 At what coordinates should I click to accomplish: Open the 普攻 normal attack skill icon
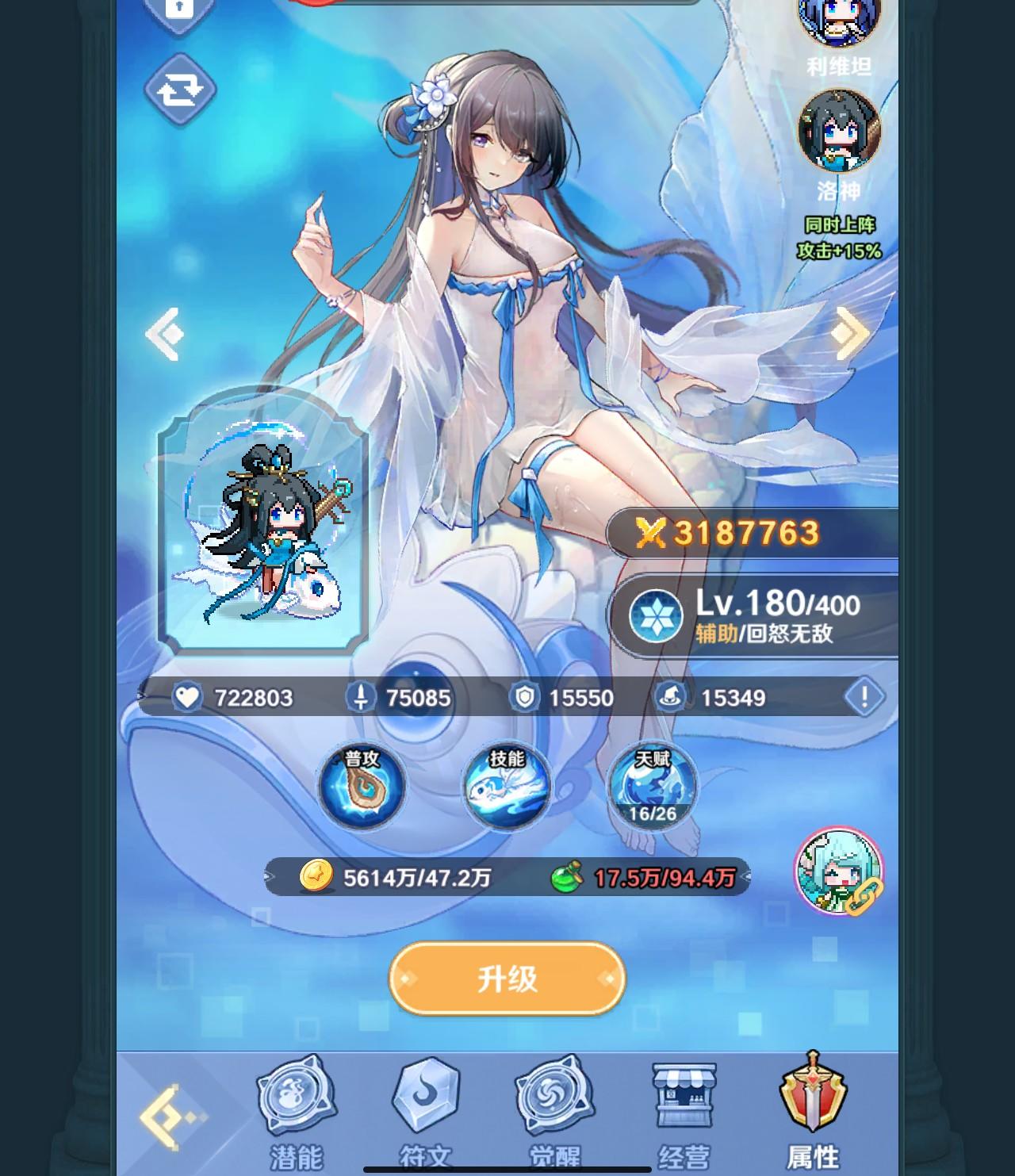[x=363, y=787]
